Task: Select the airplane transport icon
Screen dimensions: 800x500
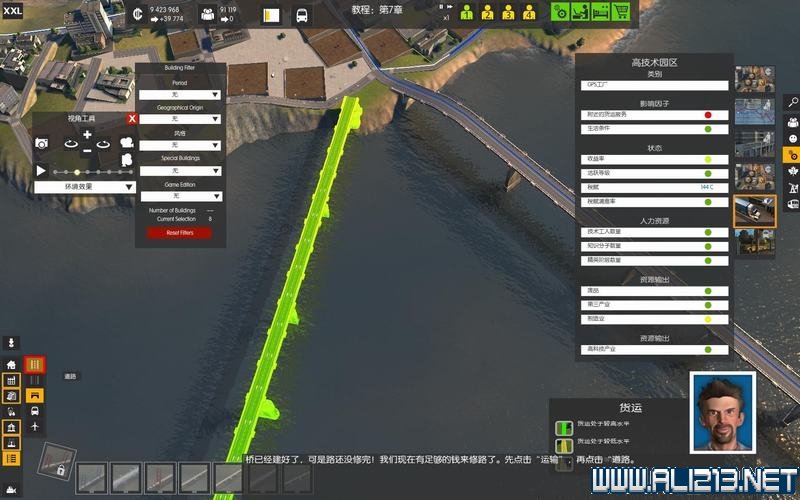Action: tap(35, 427)
